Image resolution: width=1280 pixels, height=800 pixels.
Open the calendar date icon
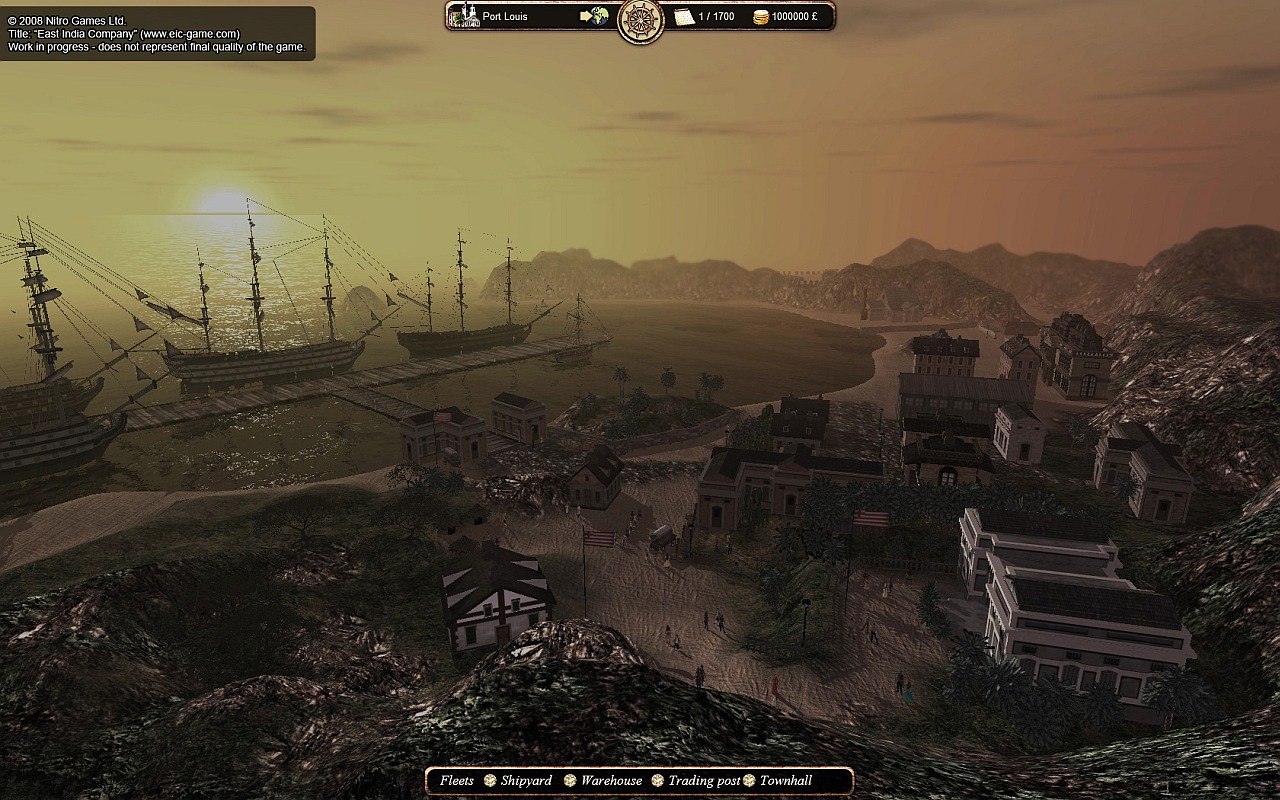(684, 16)
